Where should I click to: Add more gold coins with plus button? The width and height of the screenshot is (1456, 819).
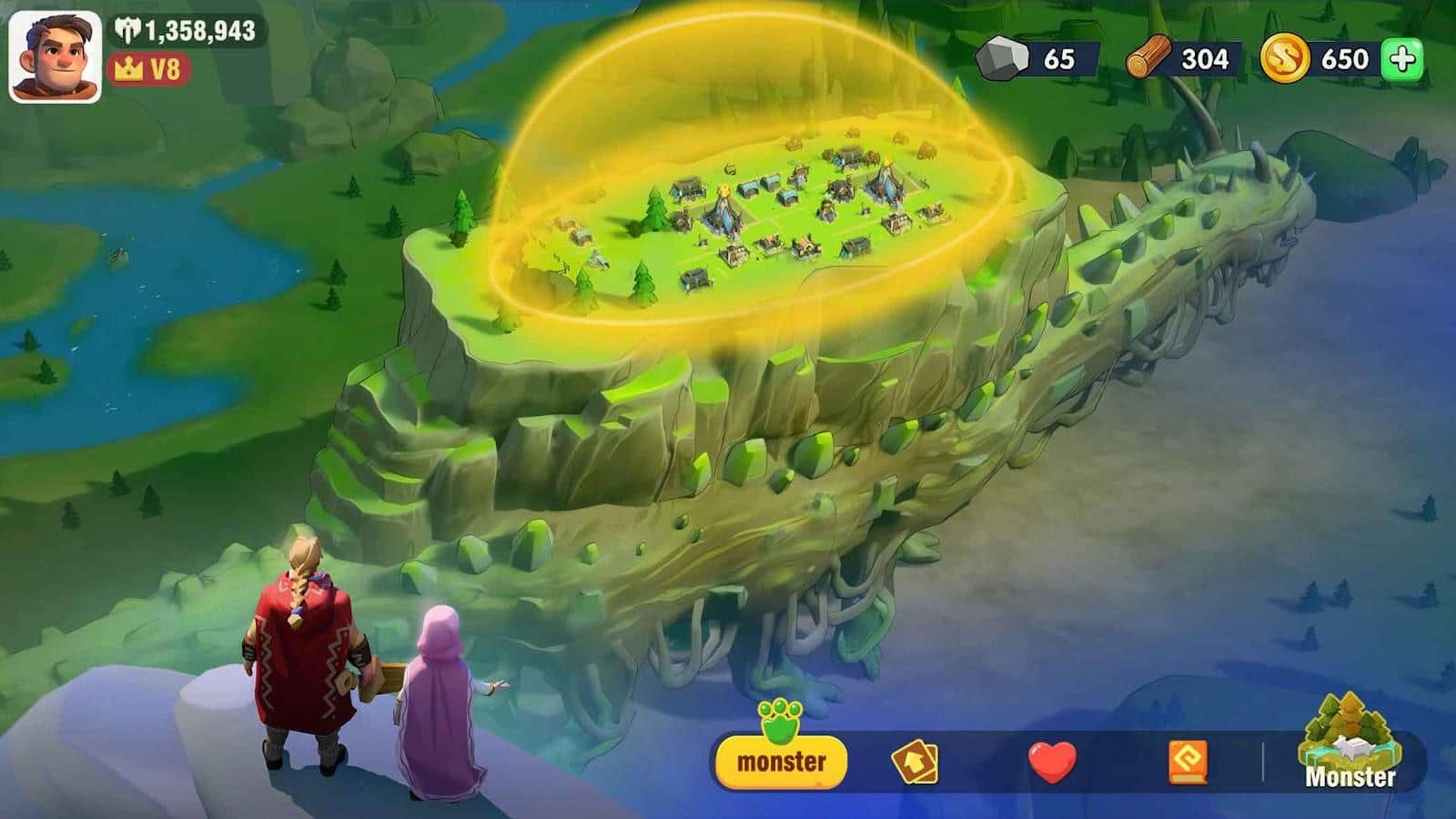[1402, 60]
